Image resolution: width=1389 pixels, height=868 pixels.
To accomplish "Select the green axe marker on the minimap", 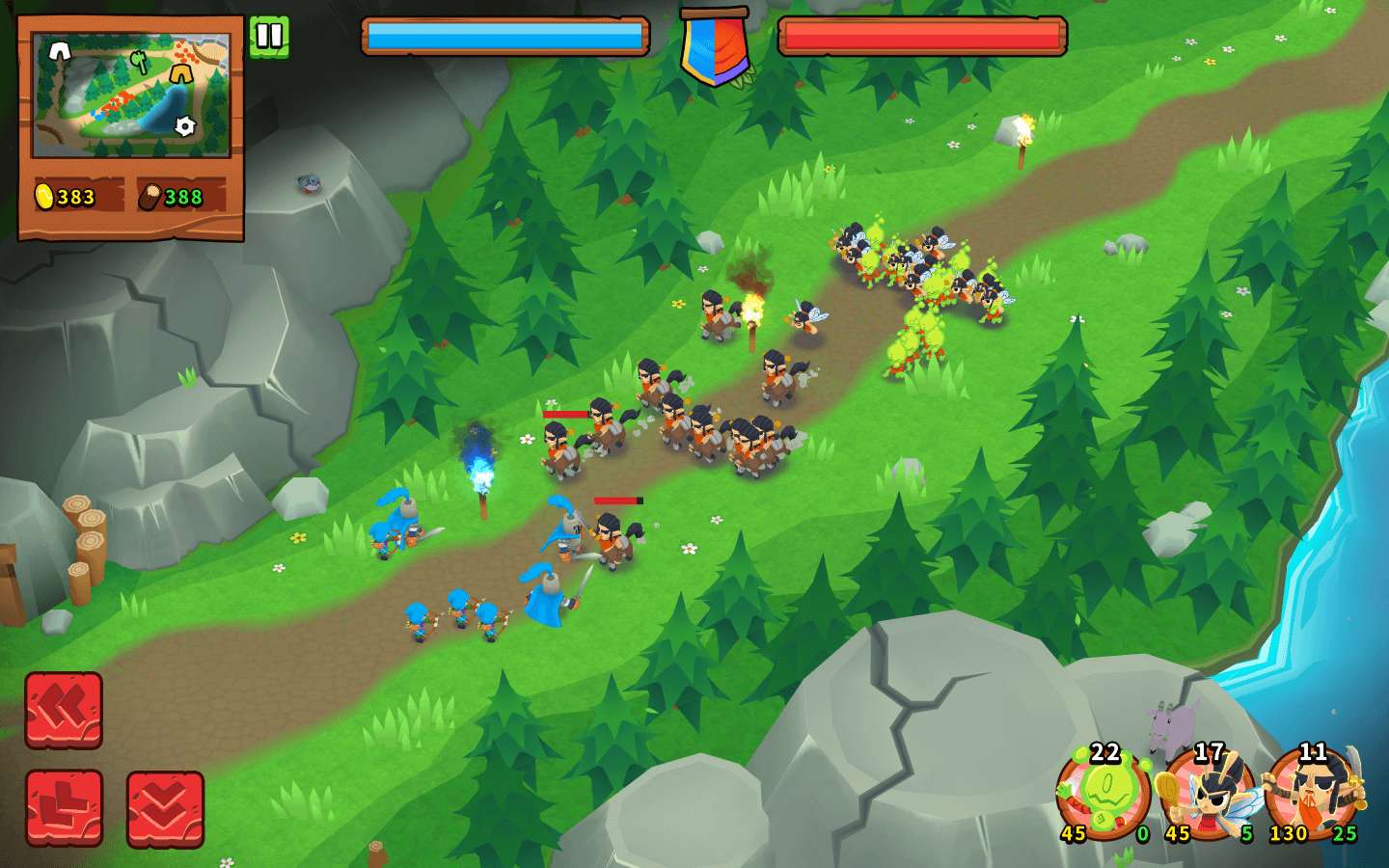I will 141,62.
